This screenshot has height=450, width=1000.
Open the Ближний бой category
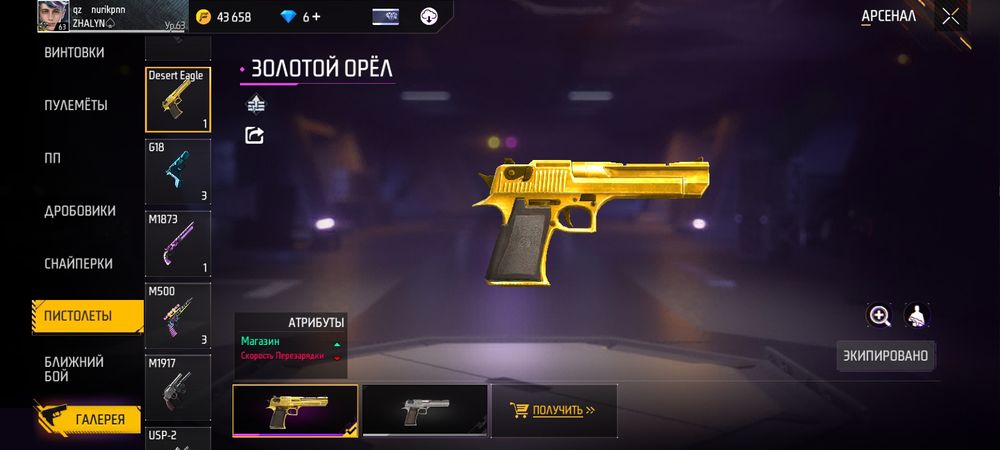[x=73, y=369]
